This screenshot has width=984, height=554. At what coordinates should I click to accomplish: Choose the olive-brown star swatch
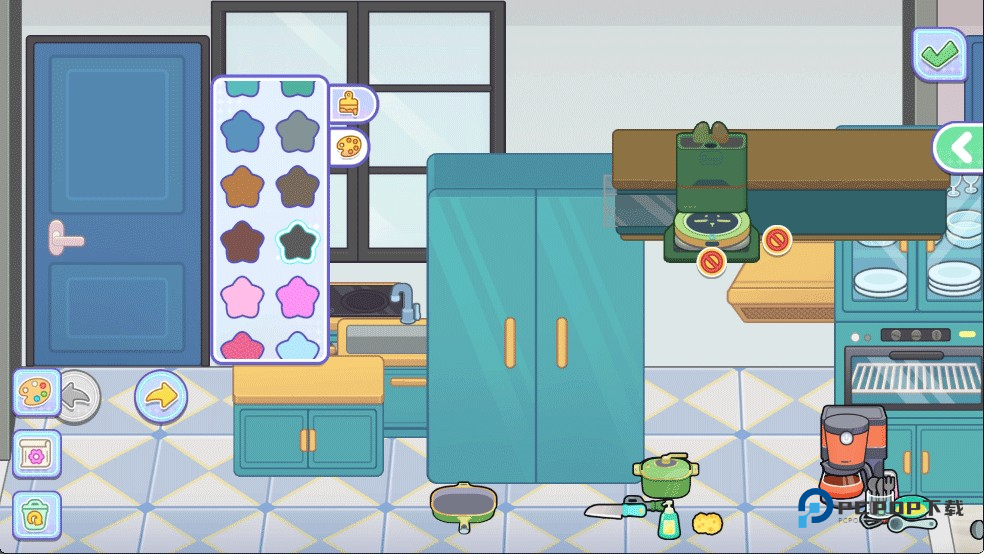coord(297,187)
